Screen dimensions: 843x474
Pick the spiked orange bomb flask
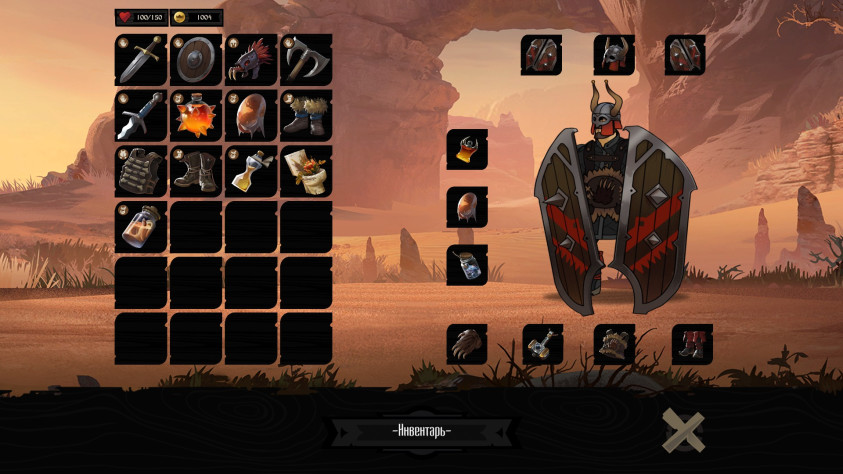click(x=196, y=115)
